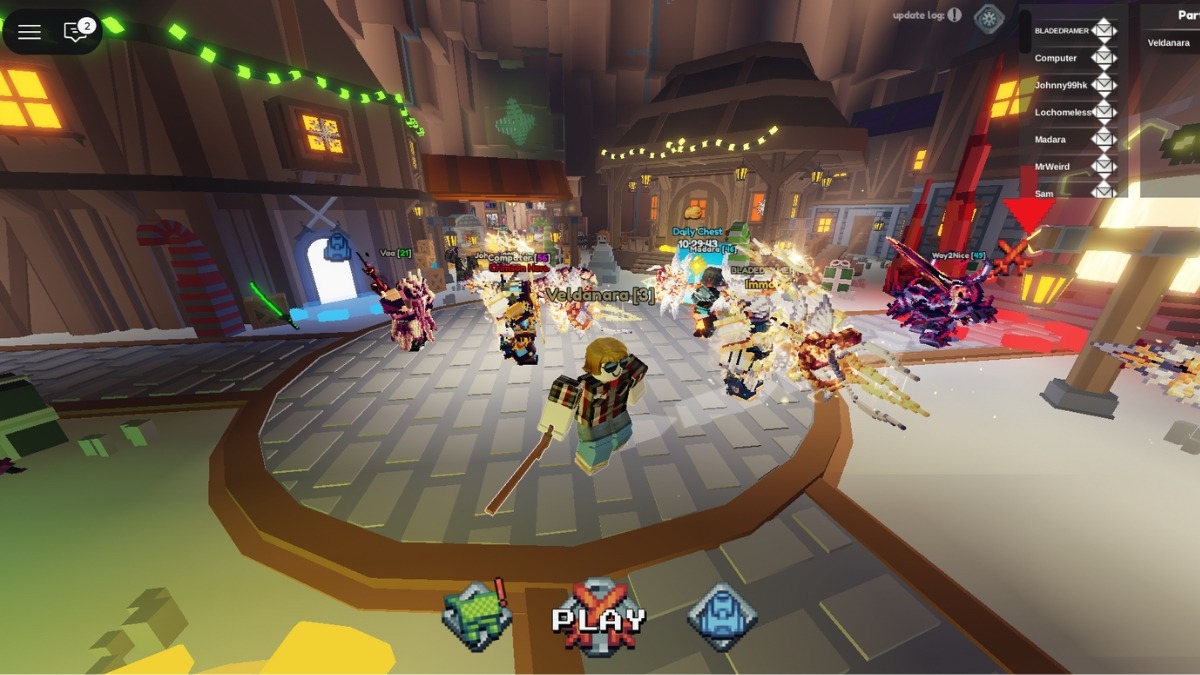1200x675 pixels.
Task: Send party invite to Computer
Action: 1104,58
